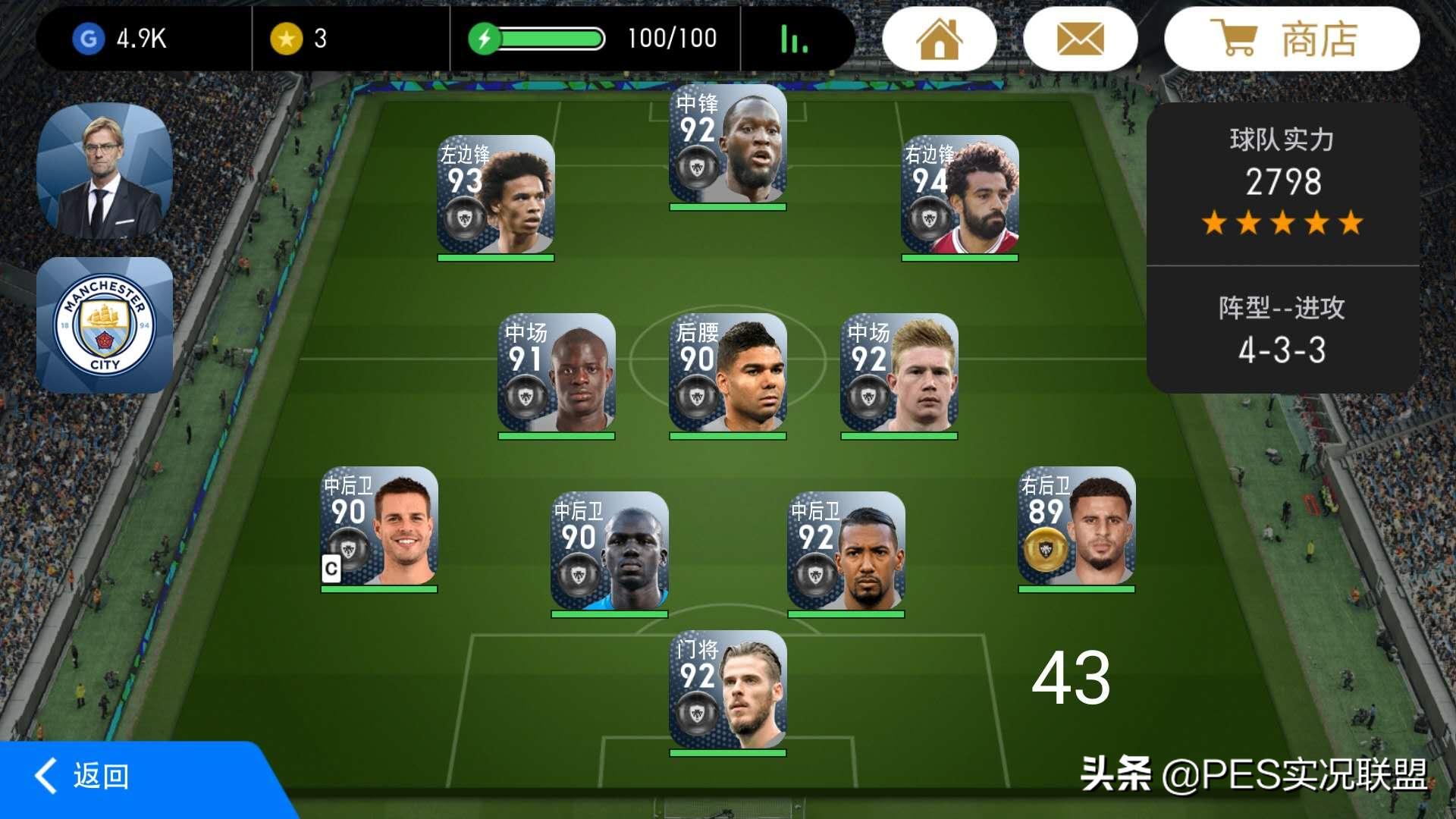Select the Manchester City club badge

tap(105, 325)
